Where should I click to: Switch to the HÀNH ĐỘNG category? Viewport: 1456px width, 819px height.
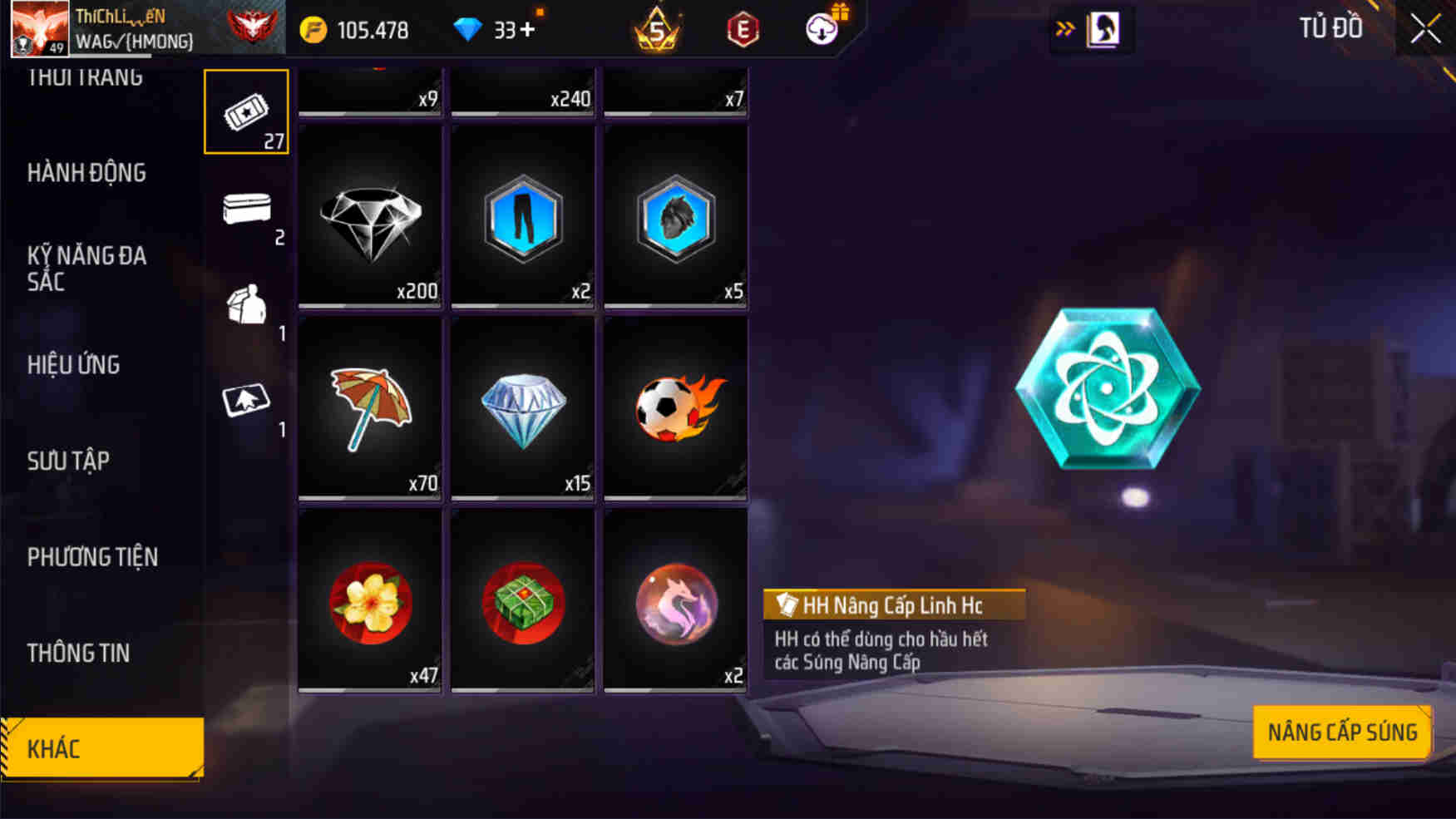86,173
